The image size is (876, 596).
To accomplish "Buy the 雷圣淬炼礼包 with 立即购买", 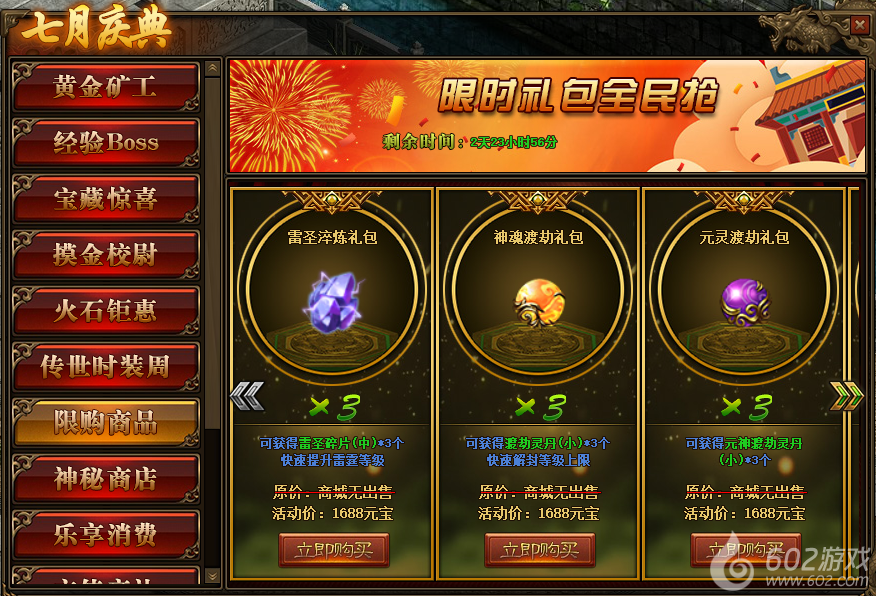I will [x=334, y=550].
